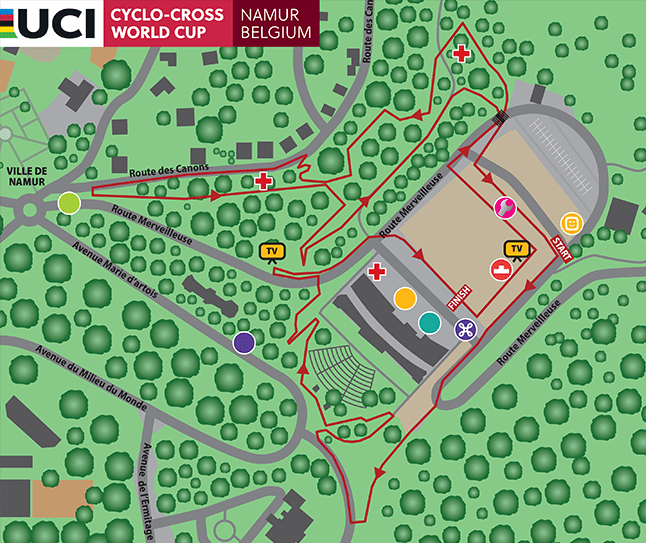Select the red cross beside Route des Canons label
Image resolution: width=646 pixels, height=543 pixels.
click(x=263, y=181)
